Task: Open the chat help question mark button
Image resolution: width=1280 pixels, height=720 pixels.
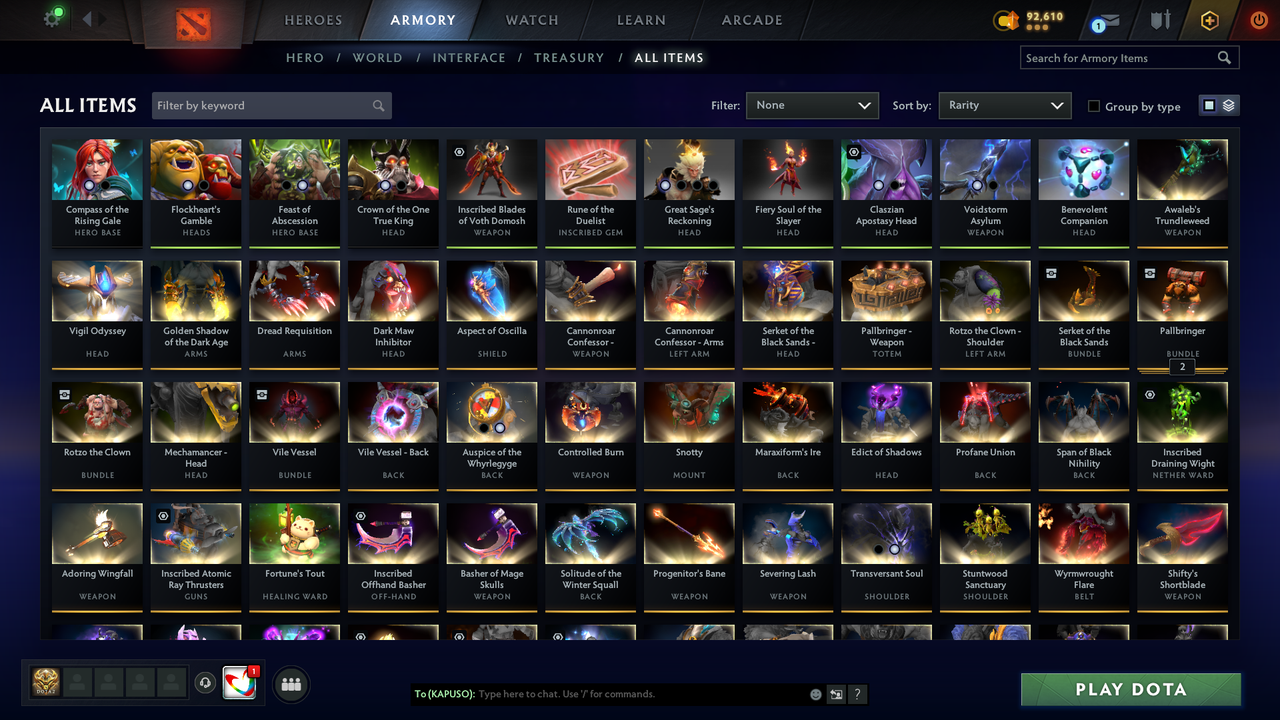Action: click(857, 694)
